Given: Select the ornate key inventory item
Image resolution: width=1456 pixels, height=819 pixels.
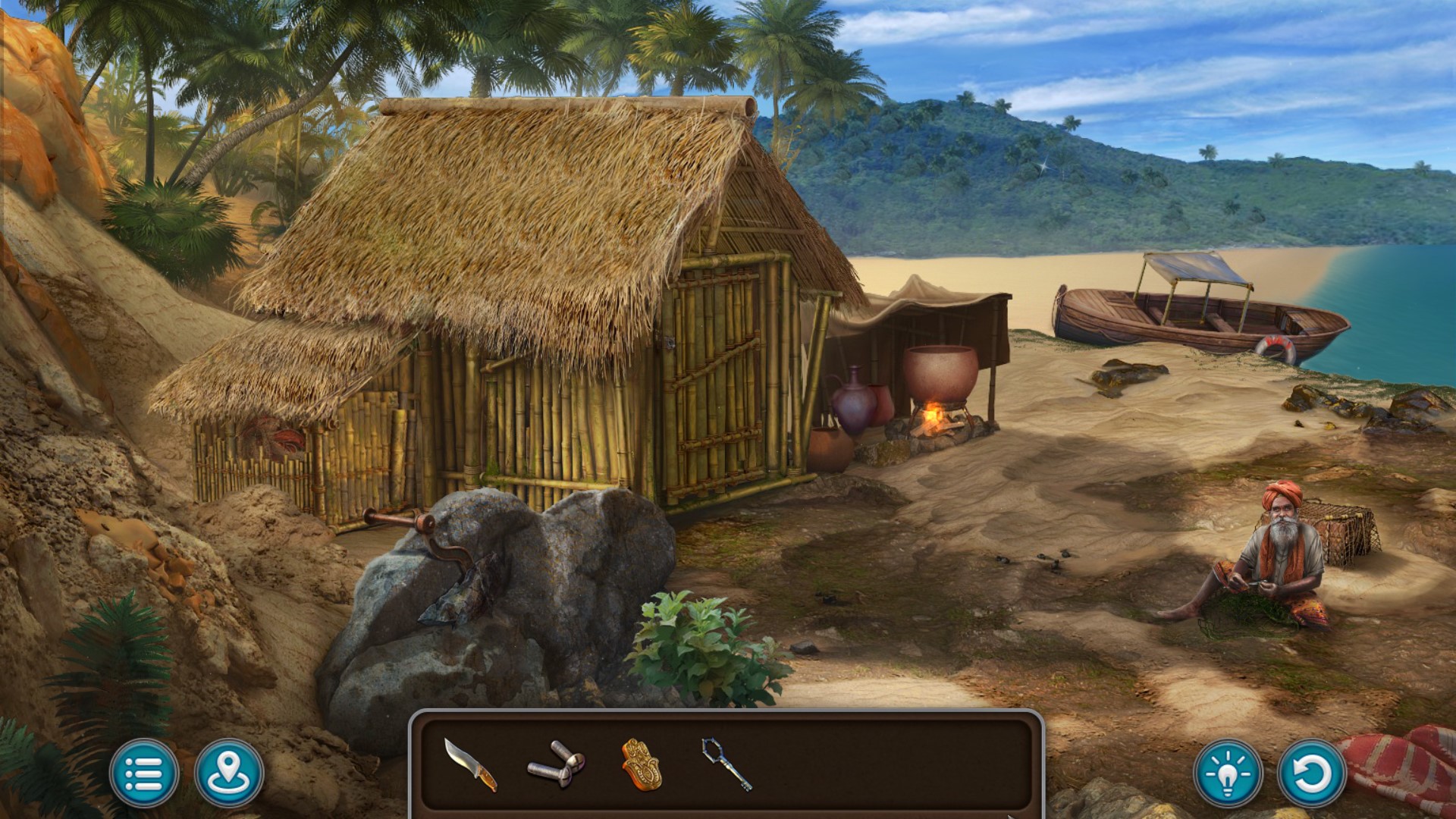Looking at the screenshot, I should point(726,764).
